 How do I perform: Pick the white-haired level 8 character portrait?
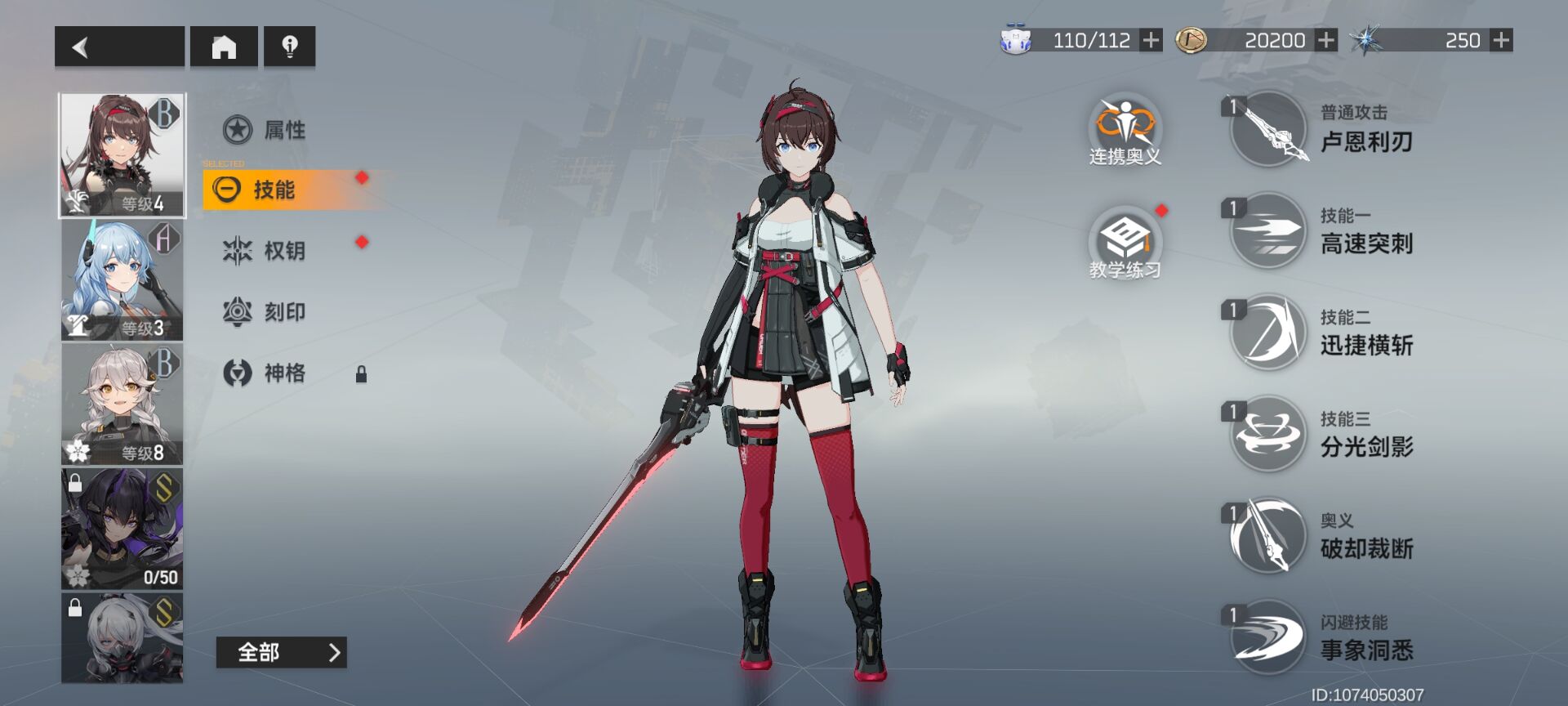(x=122, y=404)
